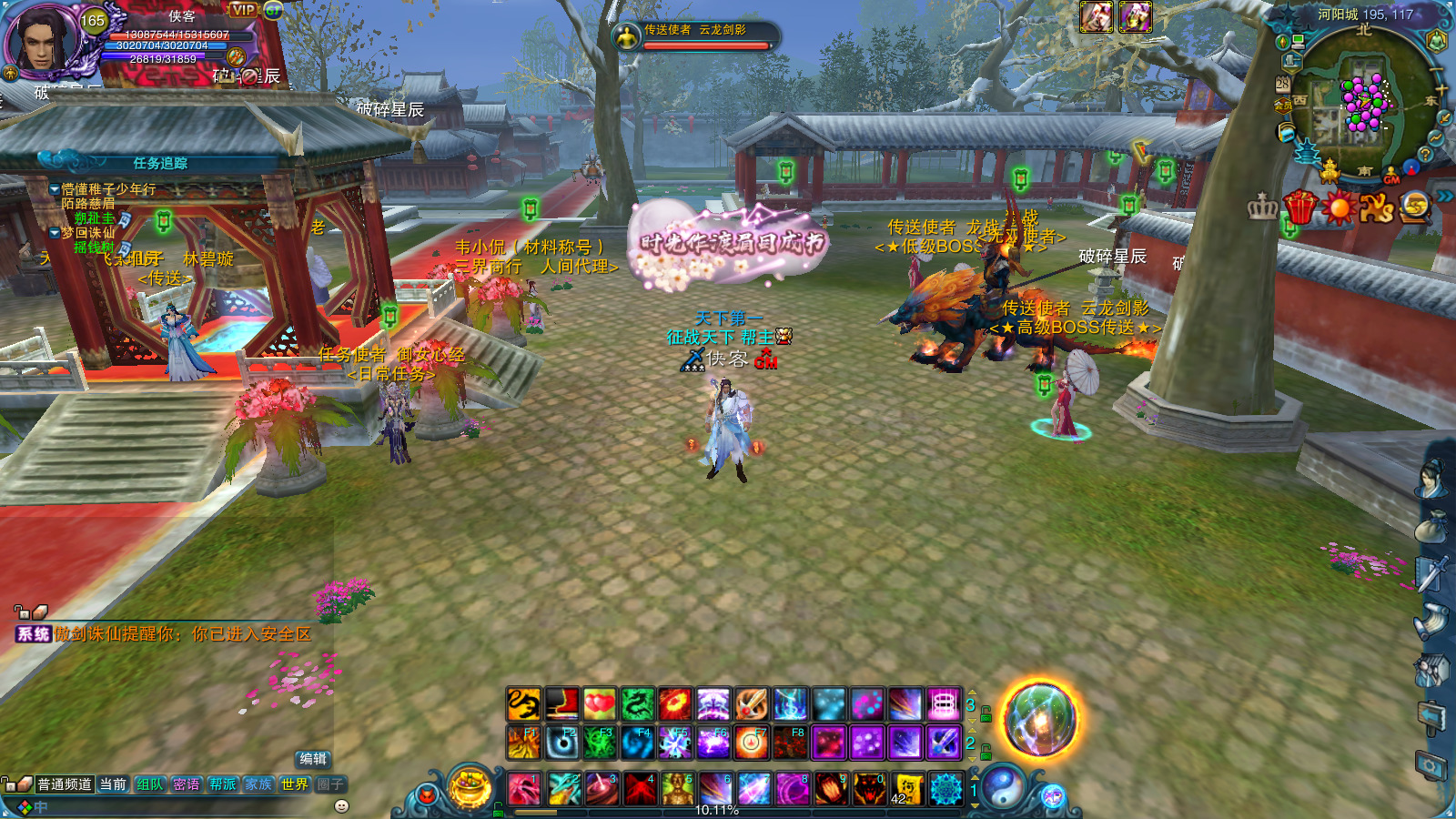The image size is (1456, 819).
Task: Use the green dragon skill icon
Action: tap(638, 704)
